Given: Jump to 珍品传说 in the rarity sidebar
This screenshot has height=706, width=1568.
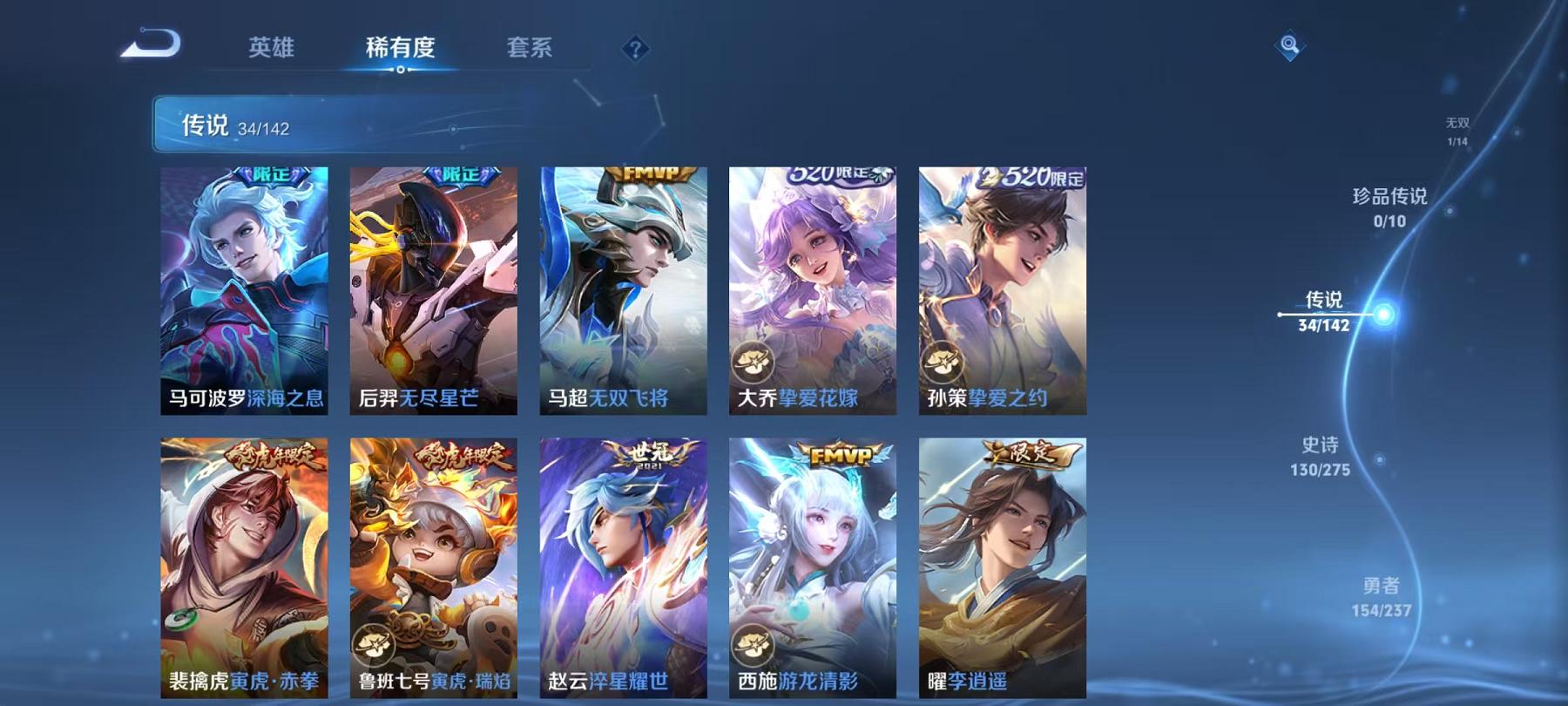Looking at the screenshot, I should pyautogui.click(x=1390, y=209).
